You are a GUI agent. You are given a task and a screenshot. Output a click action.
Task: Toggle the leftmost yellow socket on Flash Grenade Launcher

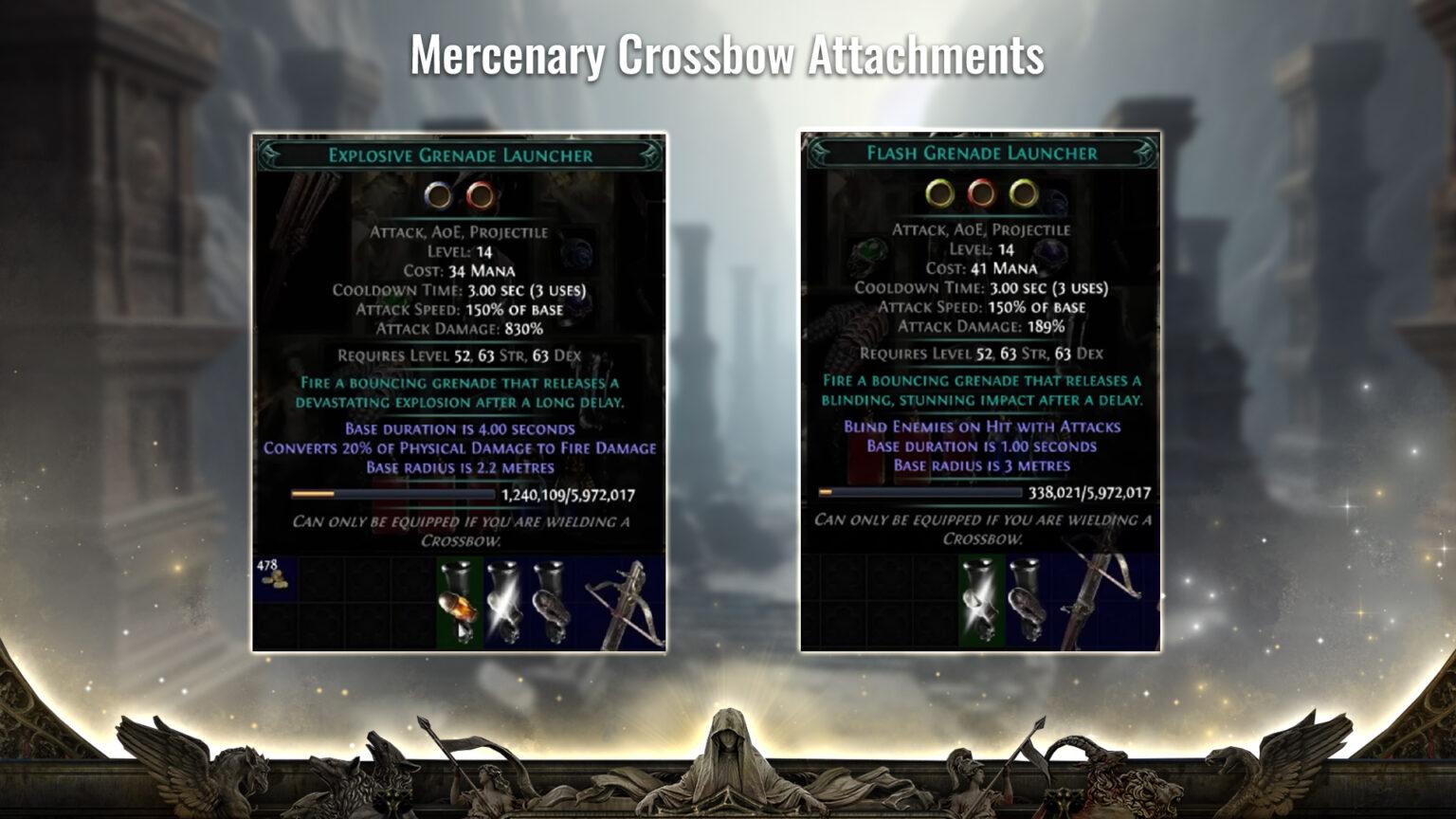[939, 195]
